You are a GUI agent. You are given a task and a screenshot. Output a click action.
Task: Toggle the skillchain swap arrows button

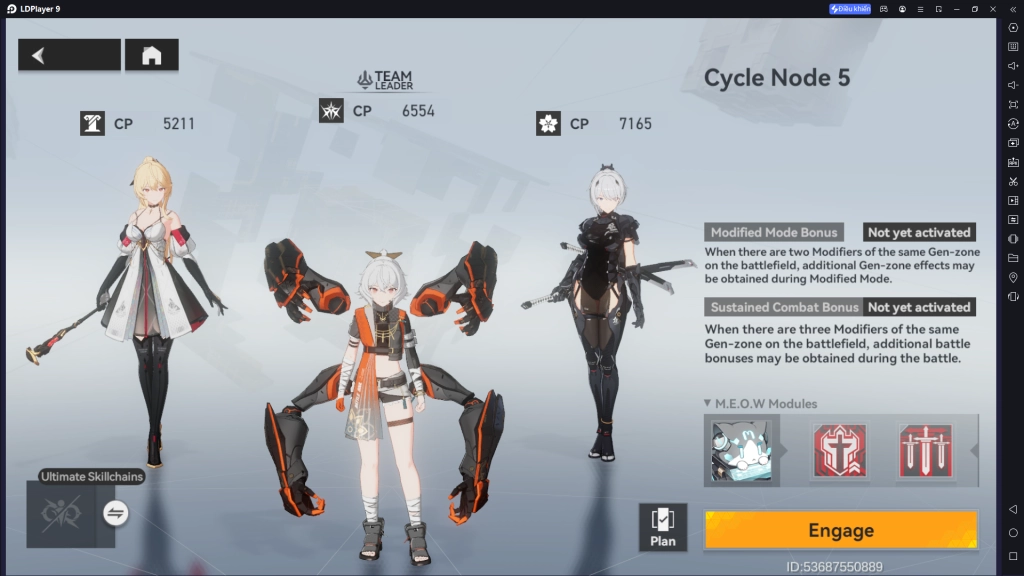pyautogui.click(x=115, y=513)
